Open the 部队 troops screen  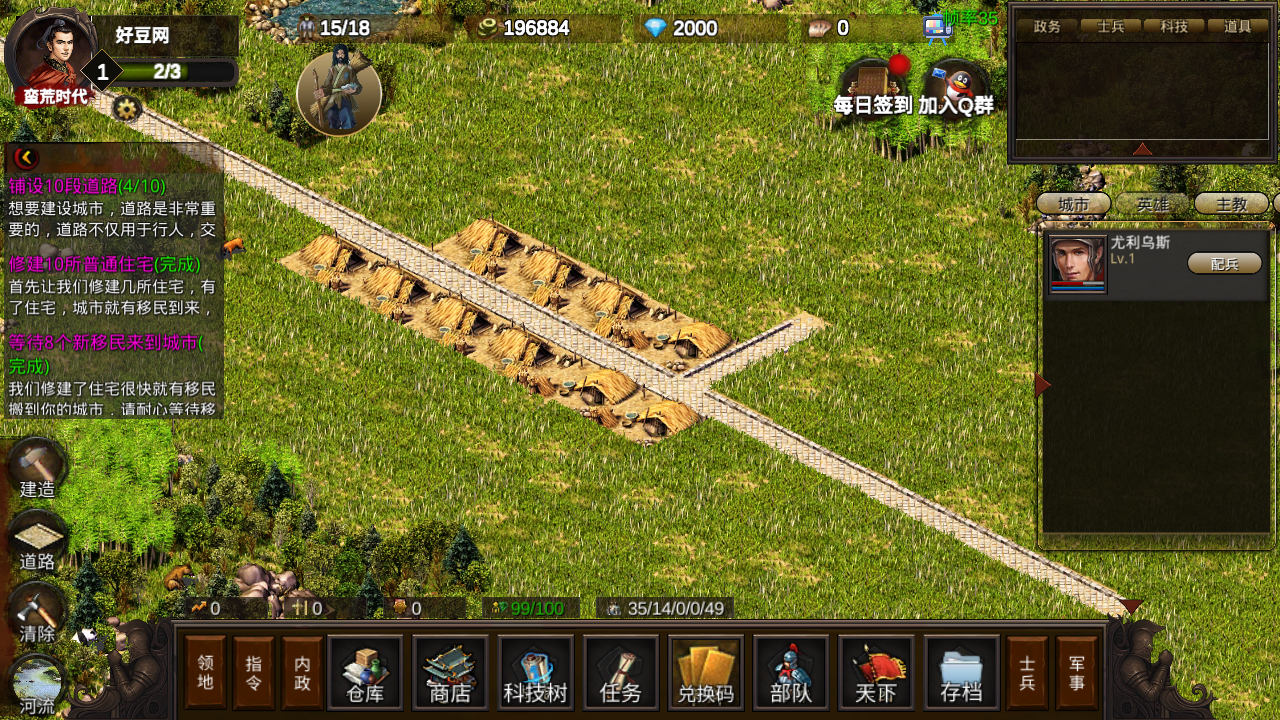pos(790,672)
